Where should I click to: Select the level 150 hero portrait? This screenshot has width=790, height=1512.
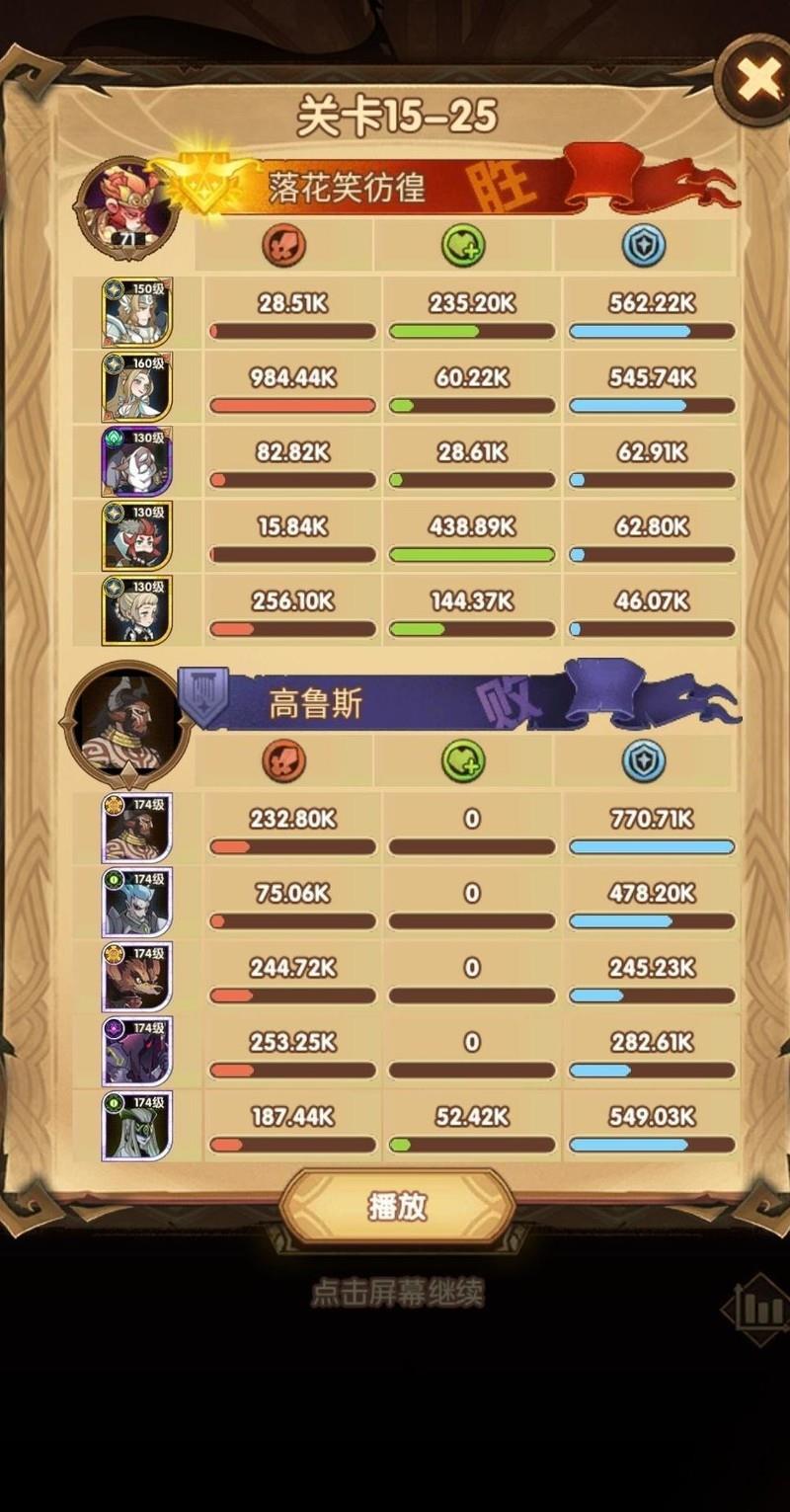137,312
